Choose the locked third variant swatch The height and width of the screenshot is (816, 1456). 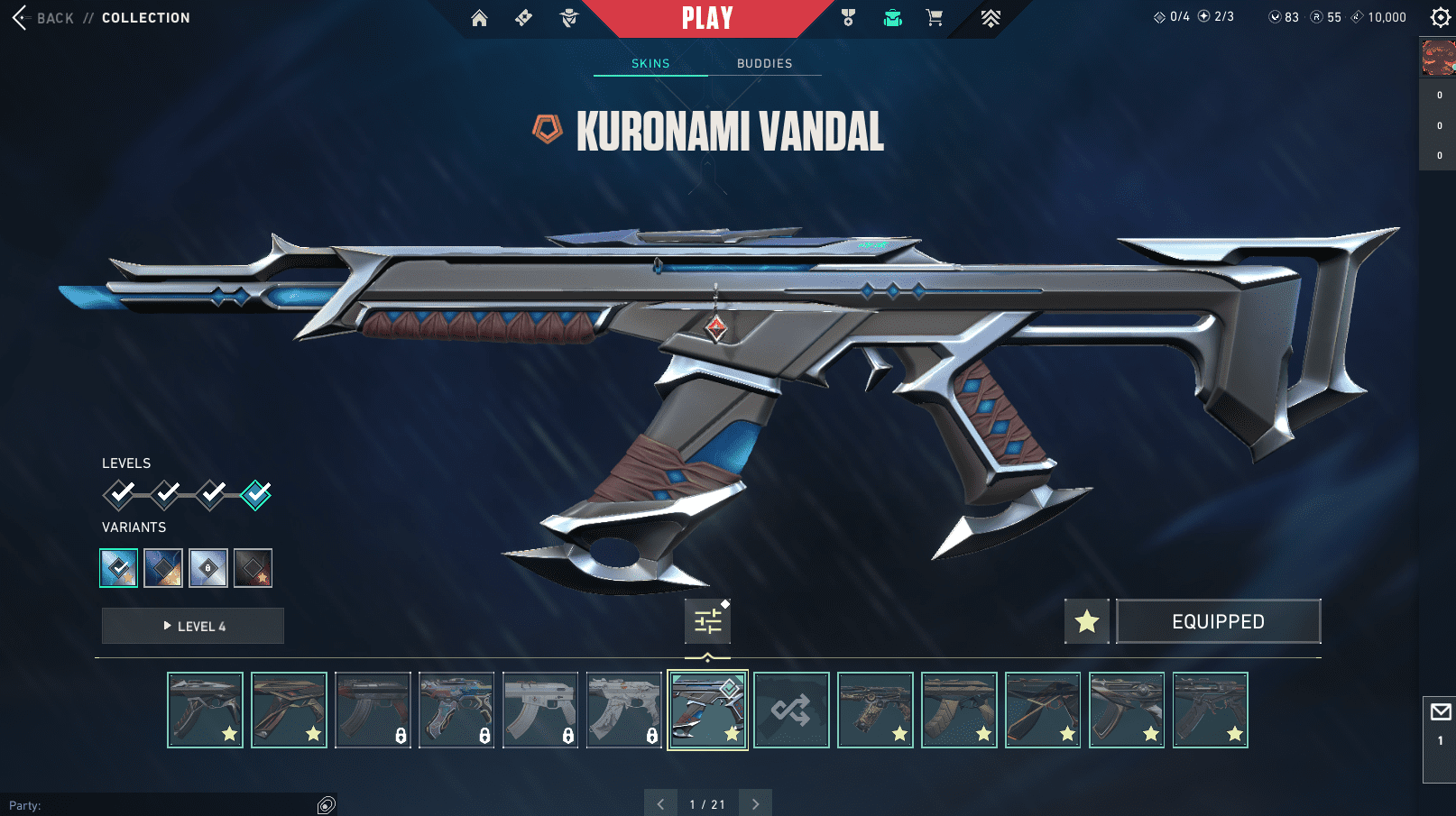tap(208, 568)
